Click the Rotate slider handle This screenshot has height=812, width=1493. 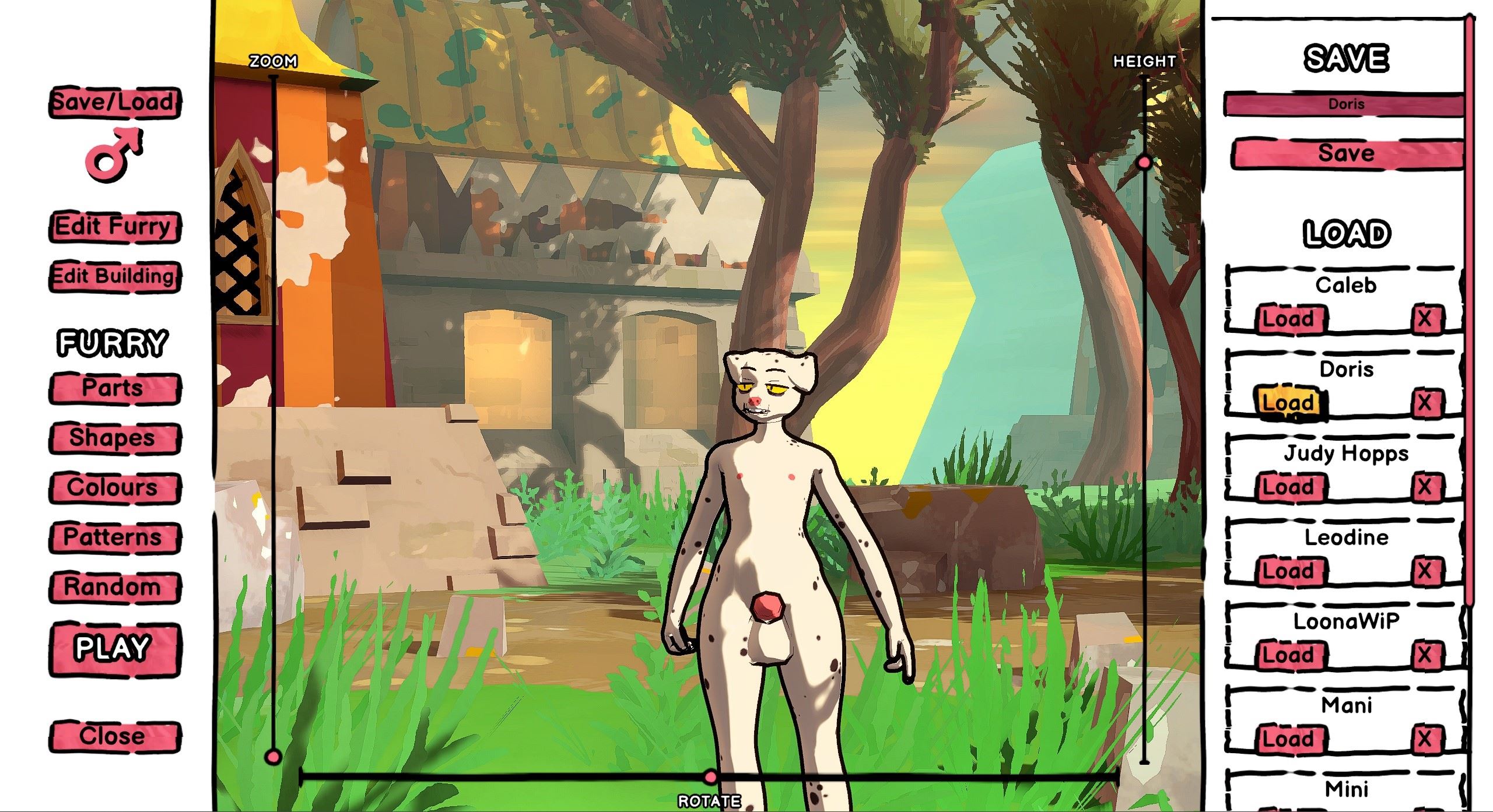point(710,776)
